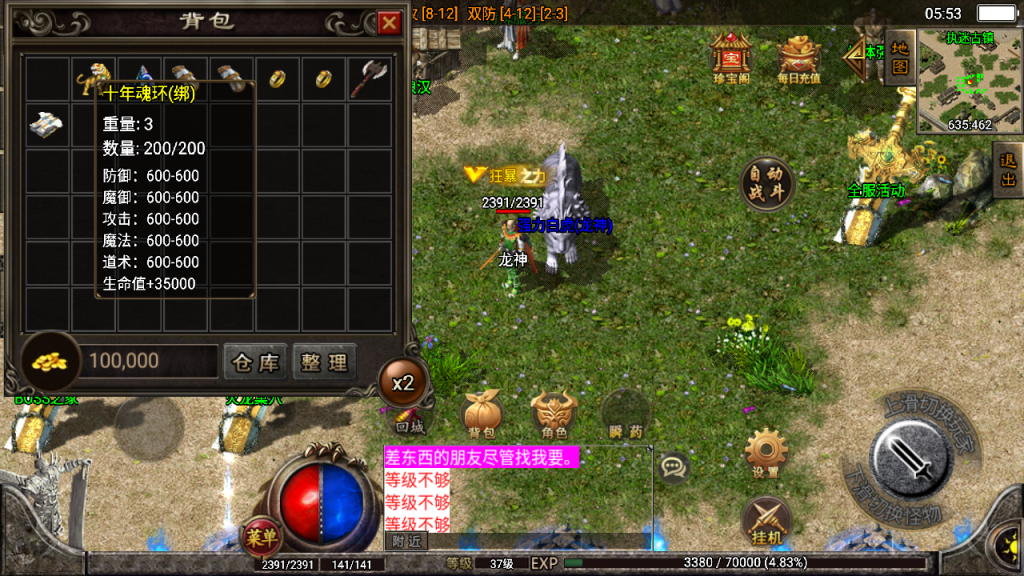The width and height of the screenshot is (1024, 576).
Task: Open the 背包 bag icon
Action: click(481, 413)
